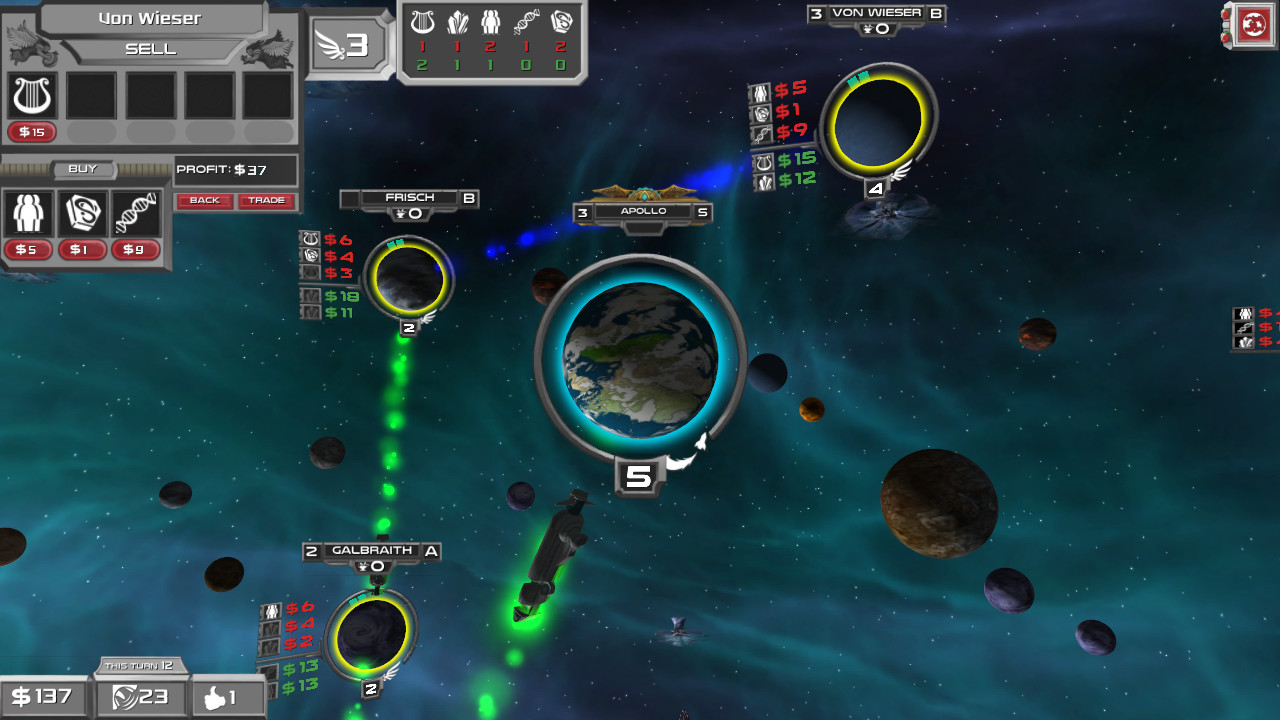Viewport: 1280px width, 720px height.
Task: Select the DNA strand icon in the Buy panel
Action: [135, 213]
